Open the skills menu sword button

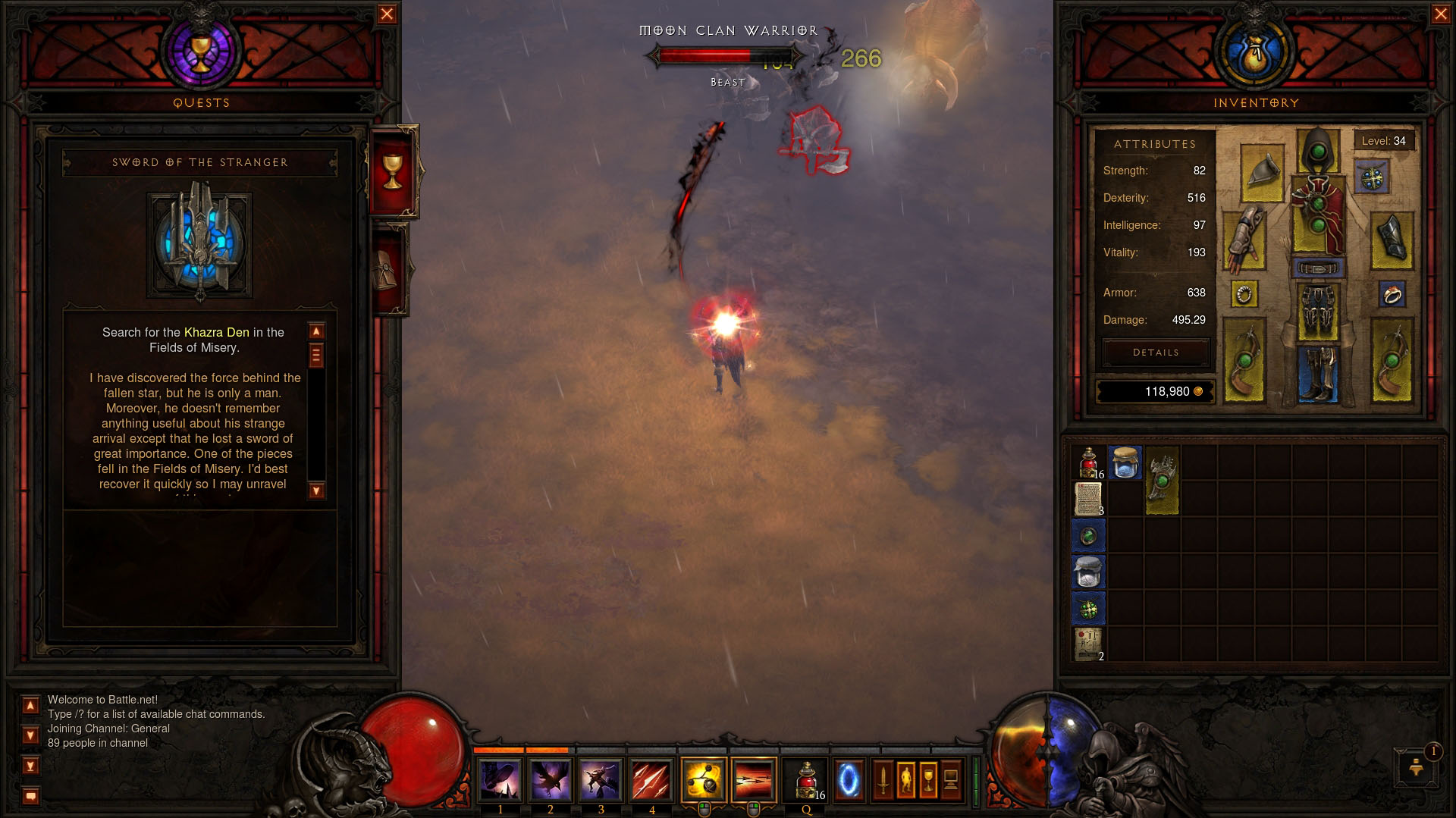(x=883, y=779)
